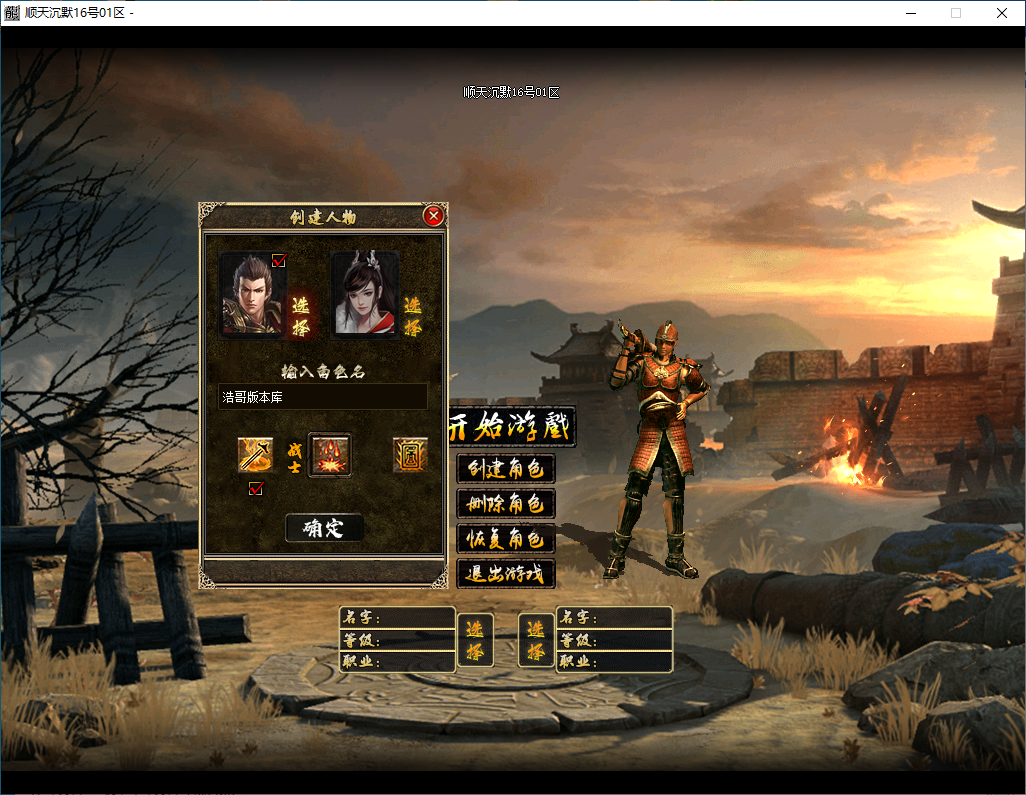Choose the male character portrait
The width and height of the screenshot is (1026, 795).
(251, 295)
